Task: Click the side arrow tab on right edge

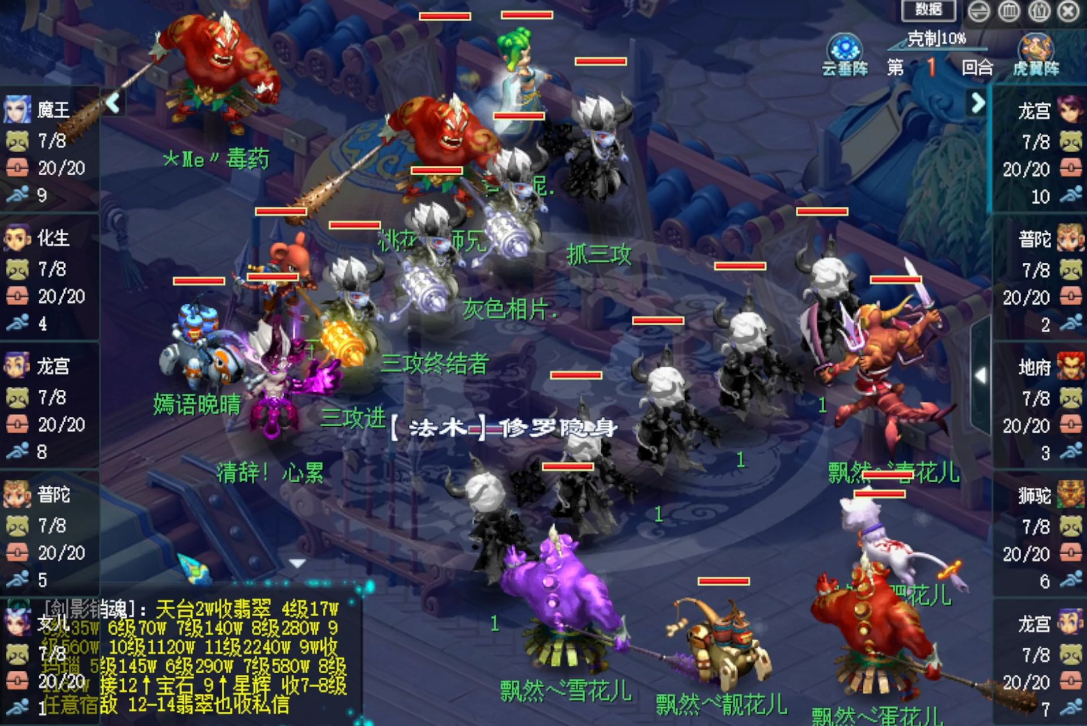Action: 981,374
